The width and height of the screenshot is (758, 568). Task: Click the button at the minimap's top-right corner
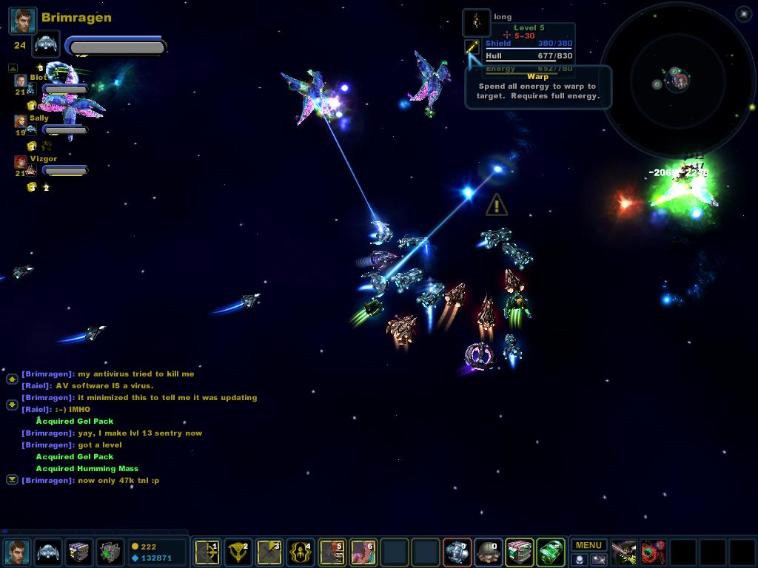point(743,13)
